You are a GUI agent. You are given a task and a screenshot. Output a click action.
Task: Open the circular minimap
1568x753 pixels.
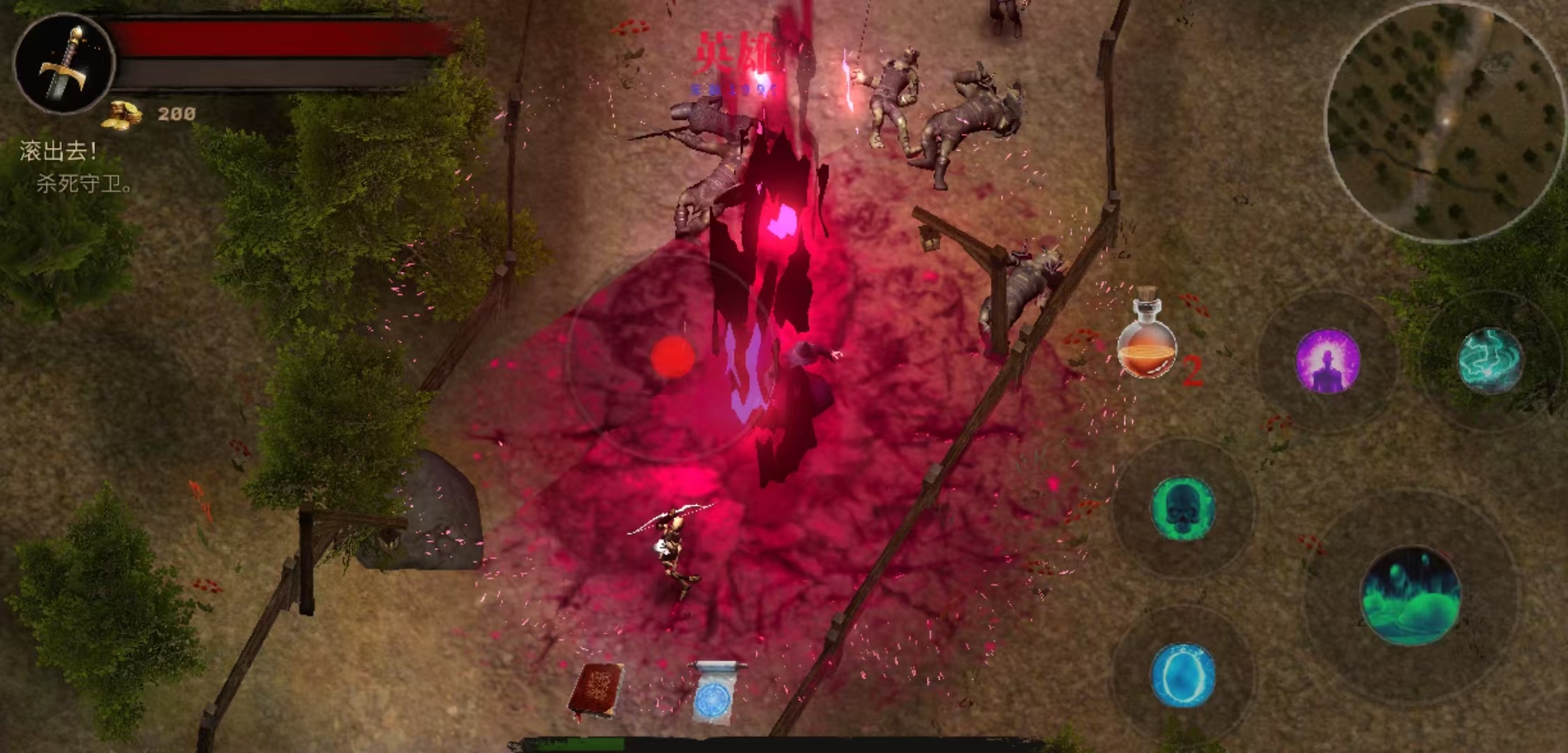click(x=1444, y=122)
